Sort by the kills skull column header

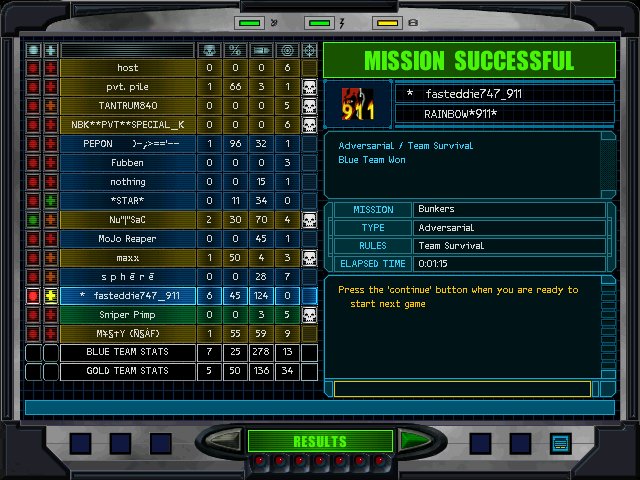tap(209, 49)
